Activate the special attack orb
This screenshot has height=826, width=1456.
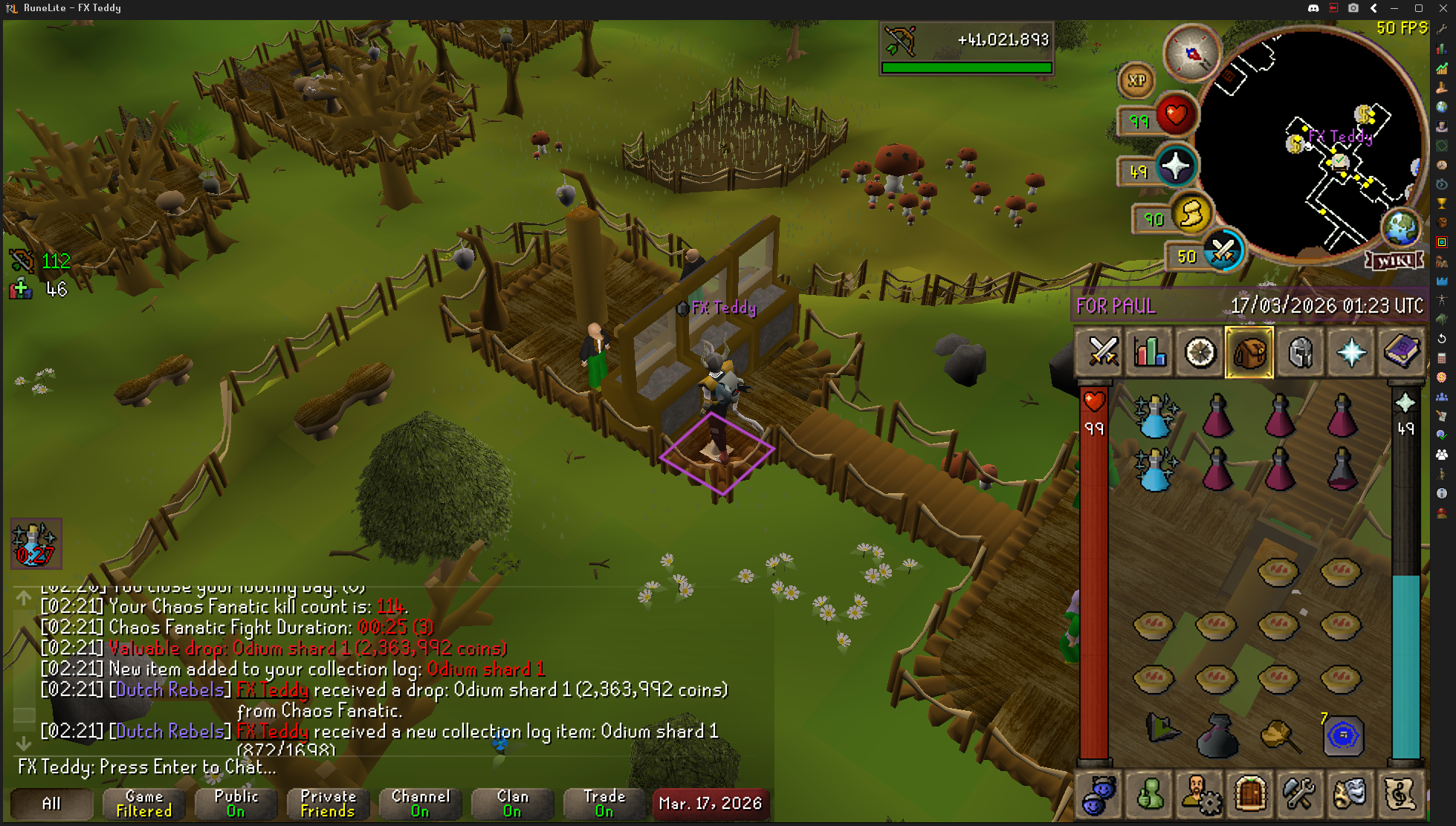point(1223,253)
